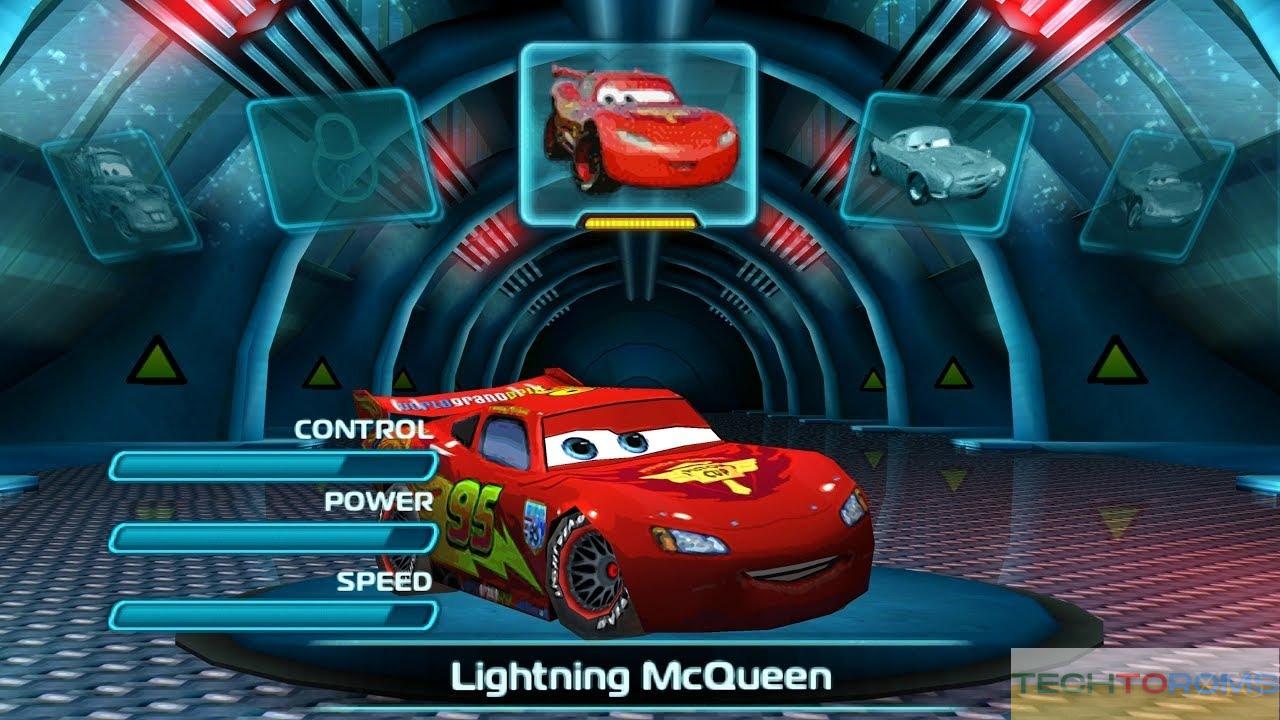Screen dimensions: 1280x720
Task: Pick the Mater tow truck tile
Action: pyautogui.click(x=120, y=193)
